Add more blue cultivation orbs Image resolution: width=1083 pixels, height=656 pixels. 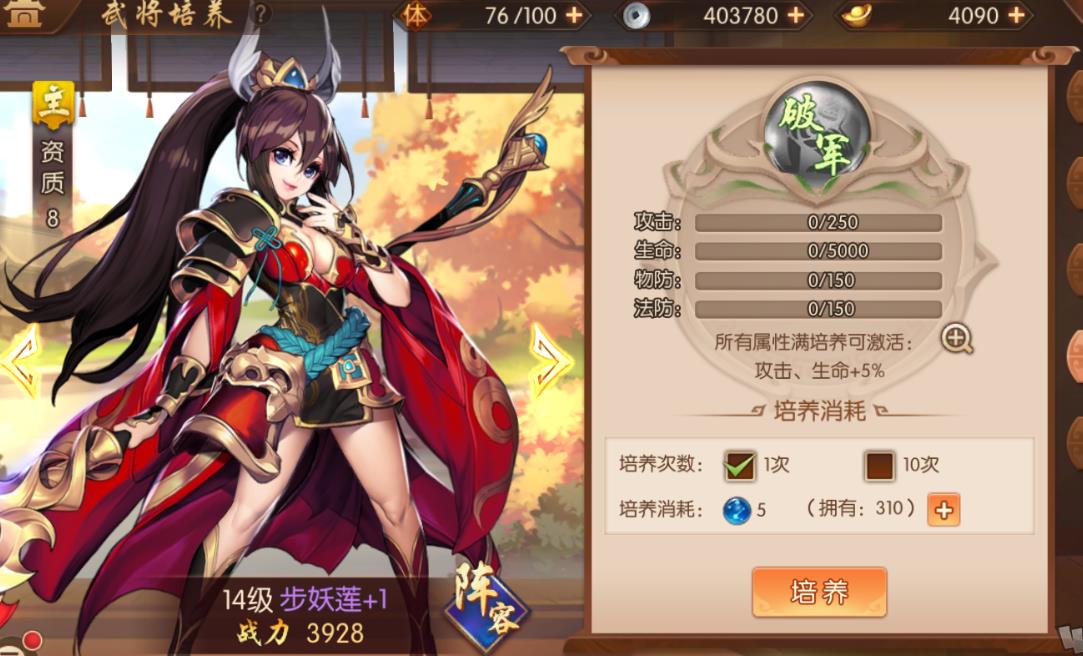tap(943, 510)
